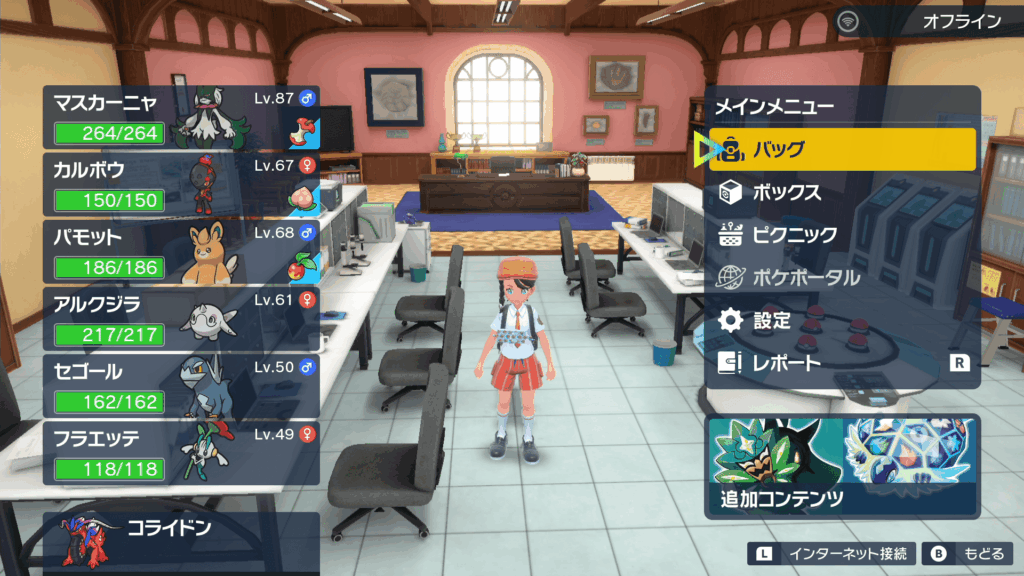Select フラエッテ party slot
The height and width of the screenshot is (576, 1024).
[x=181, y=452]
